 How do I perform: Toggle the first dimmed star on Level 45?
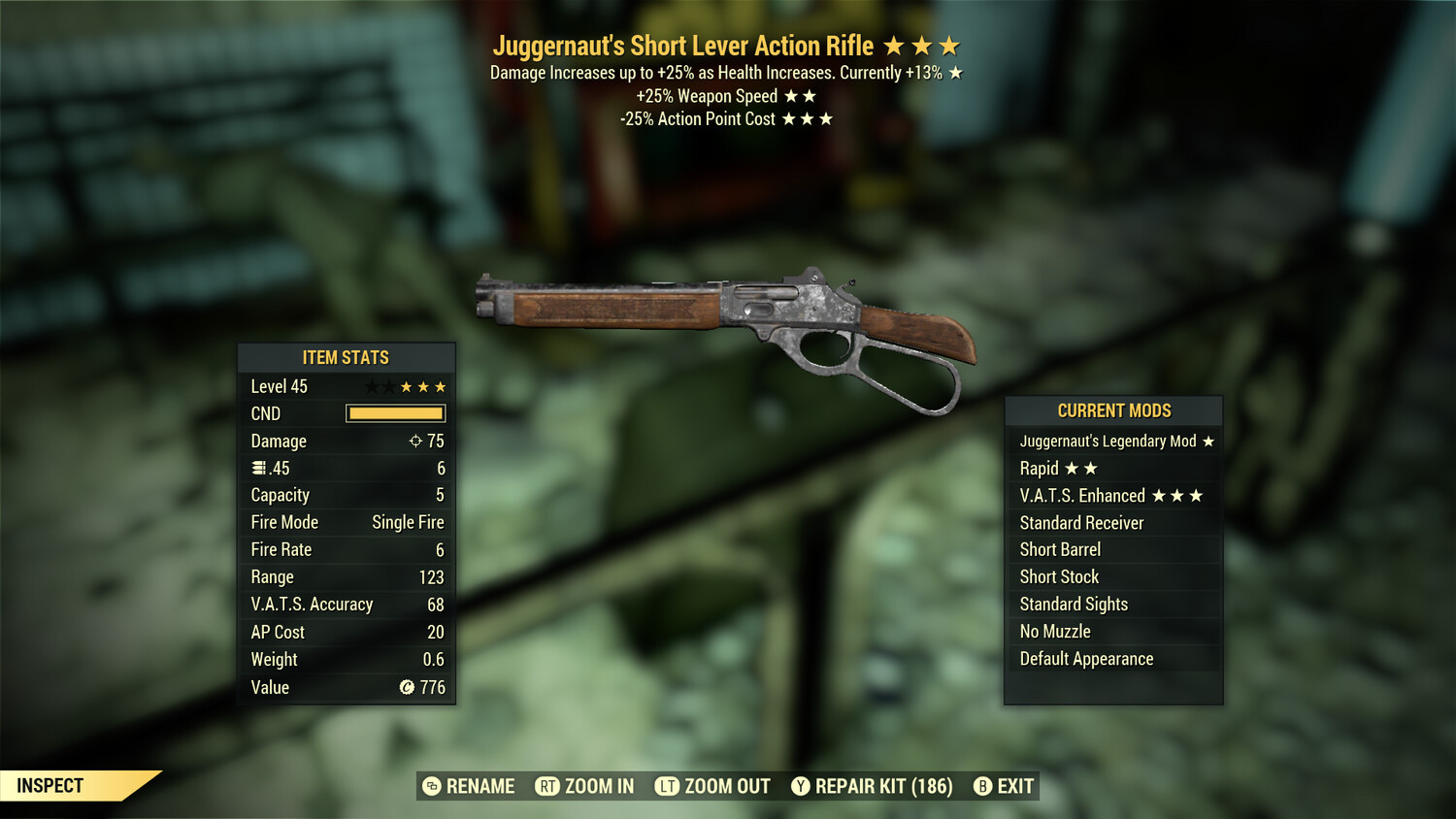370,385
